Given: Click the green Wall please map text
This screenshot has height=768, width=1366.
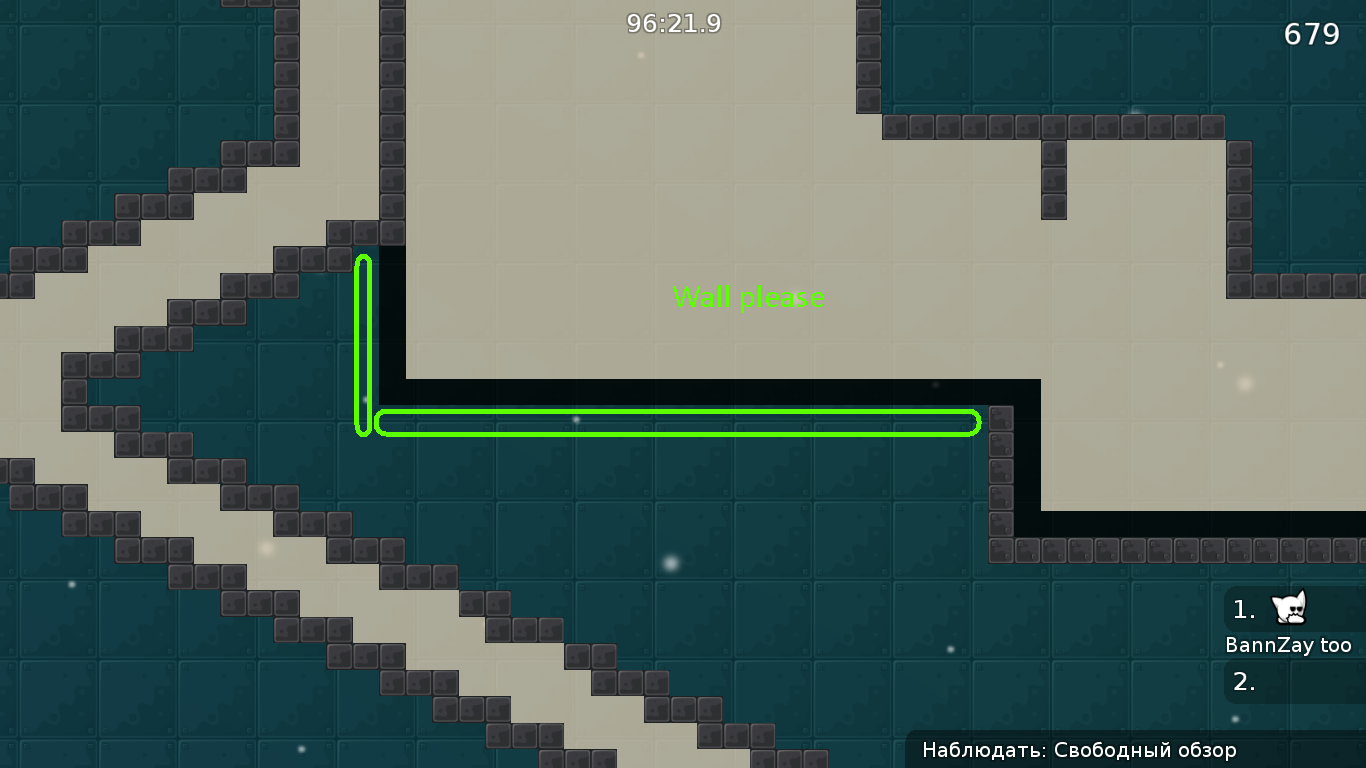Looking at the screenshot, I should pyautogui.click(x=749, y=297).
